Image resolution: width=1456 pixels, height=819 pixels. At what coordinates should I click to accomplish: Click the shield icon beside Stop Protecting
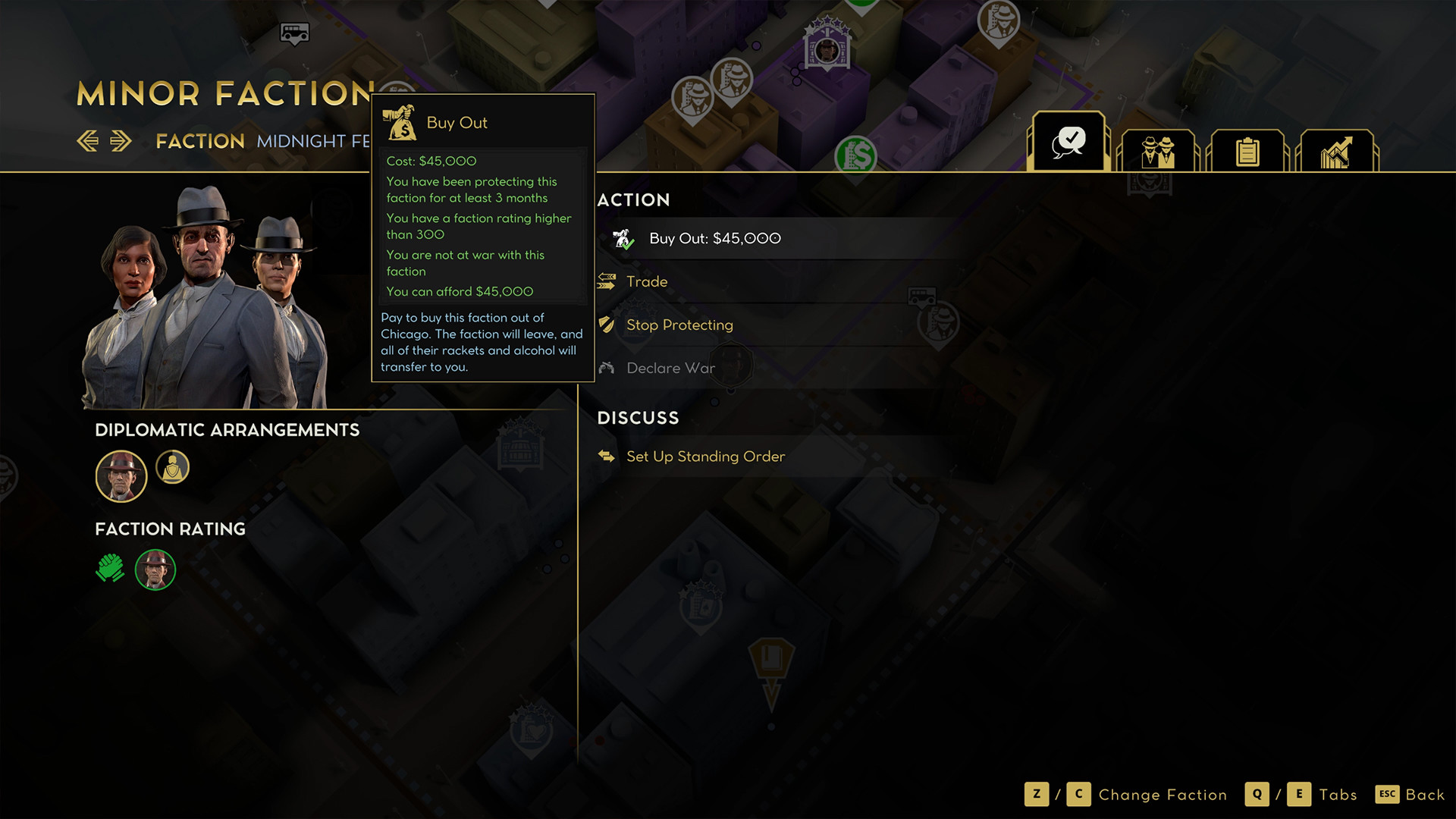click(x=605, y=324)
